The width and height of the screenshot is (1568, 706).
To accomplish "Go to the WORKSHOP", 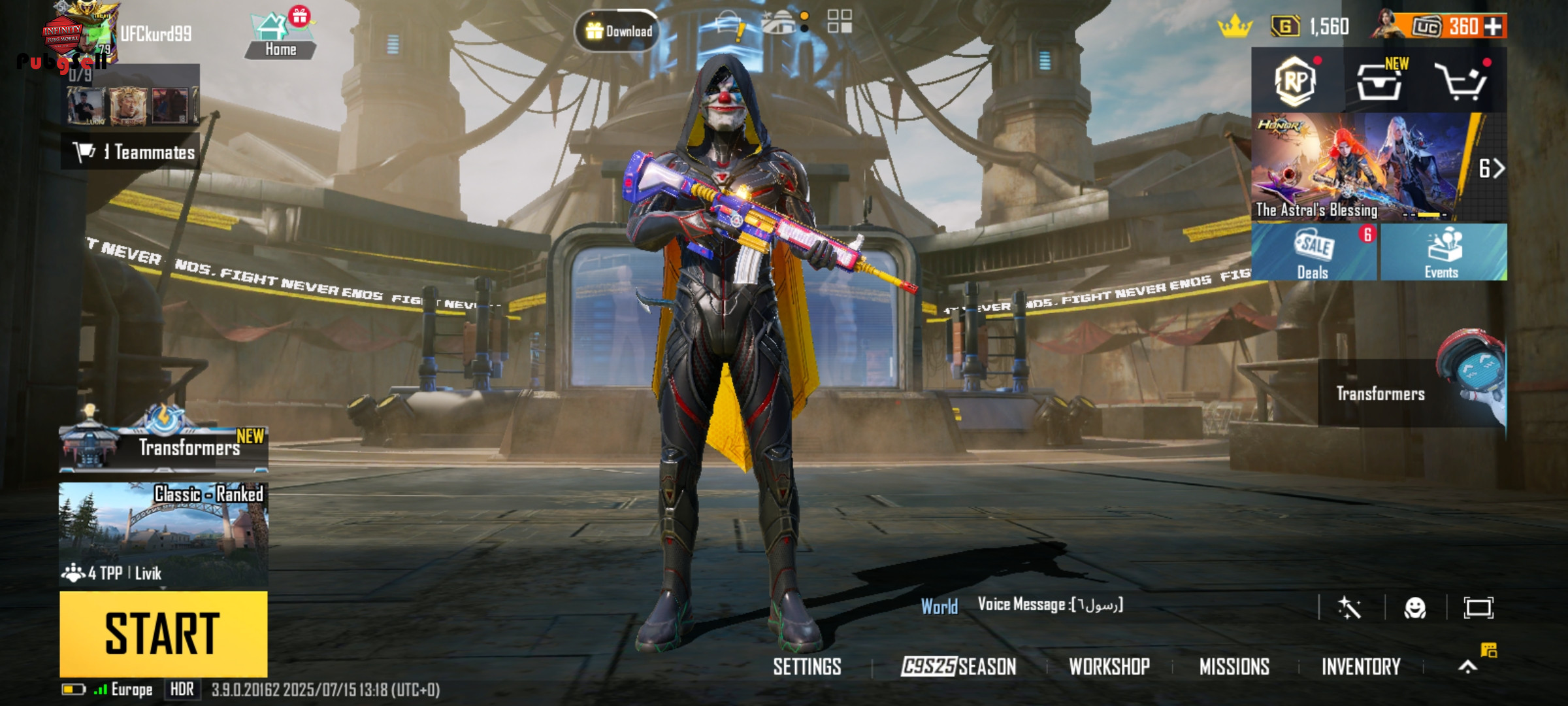I will (x=1109, y=667).
